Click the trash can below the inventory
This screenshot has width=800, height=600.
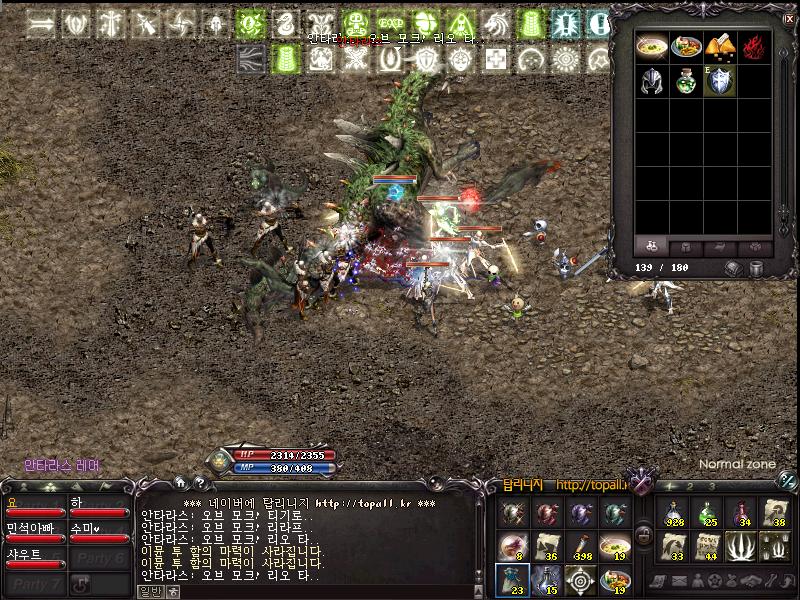pyautogui.click(x=757, y=268)
